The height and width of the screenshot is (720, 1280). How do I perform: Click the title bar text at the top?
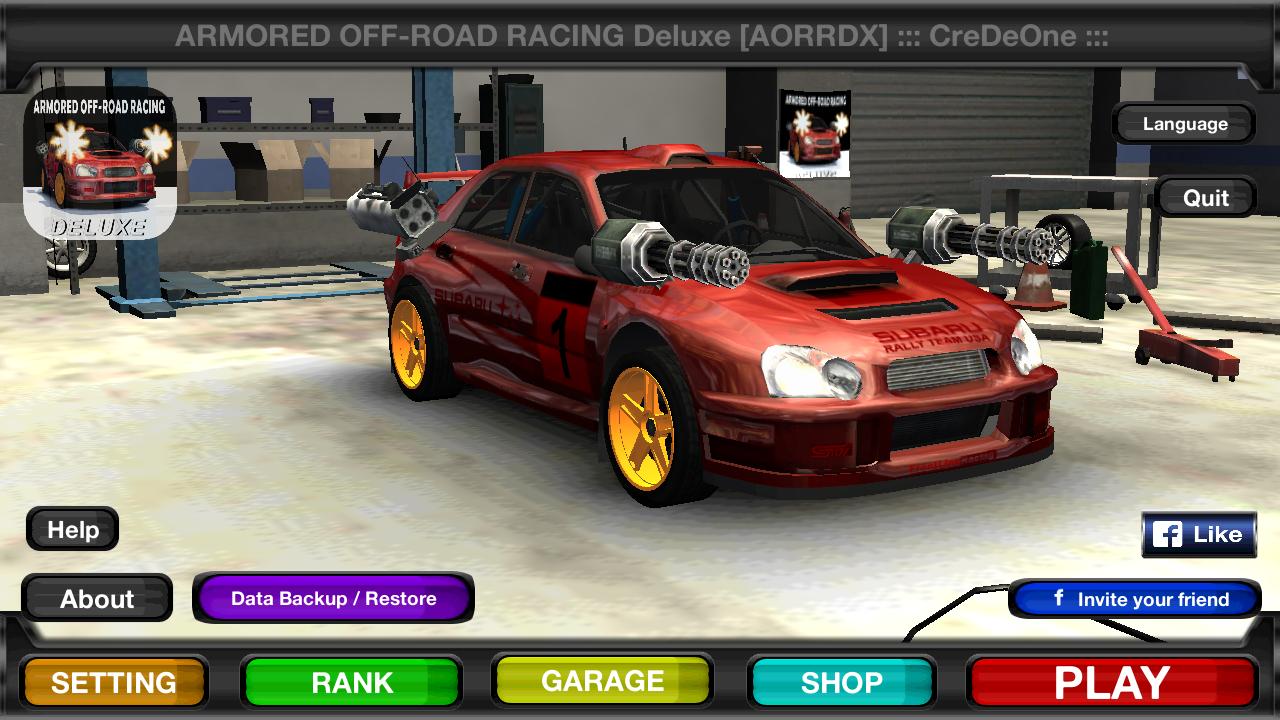coord(640,36)
